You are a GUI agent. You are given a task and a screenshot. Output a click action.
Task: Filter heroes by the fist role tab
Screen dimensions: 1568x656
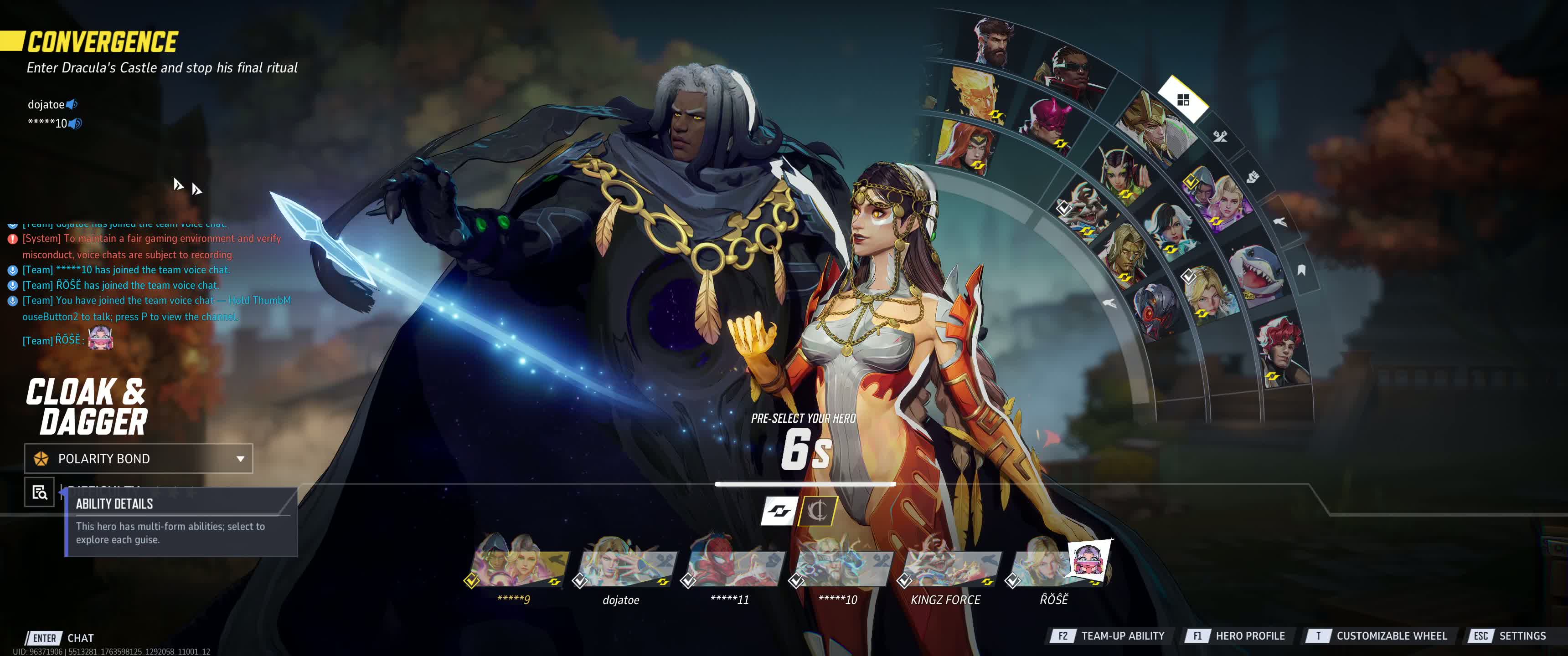tap(1252, 177)
